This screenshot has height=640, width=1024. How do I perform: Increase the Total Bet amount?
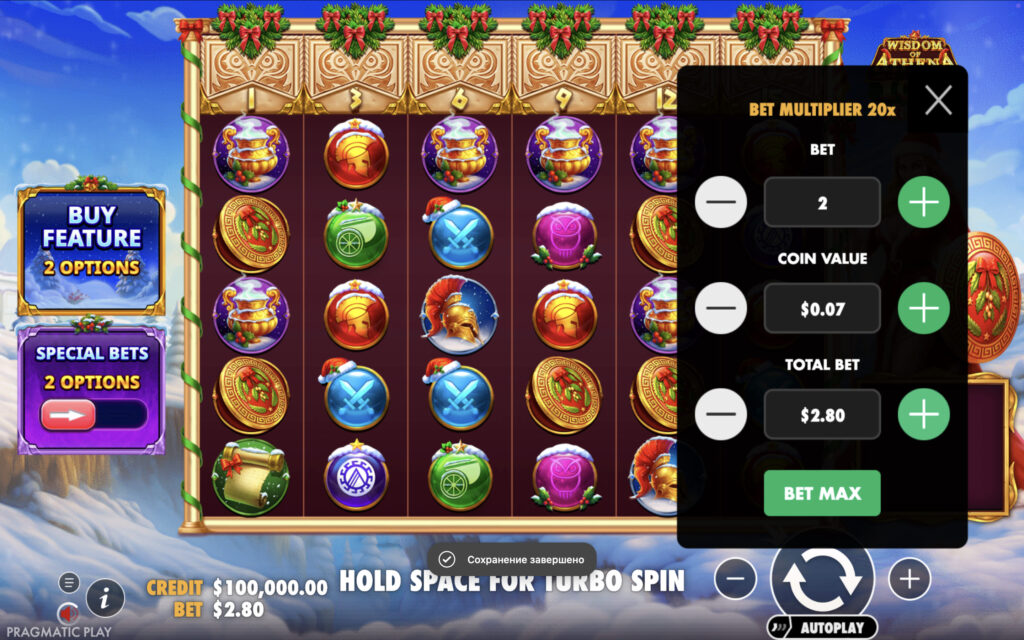click(923, 415)
